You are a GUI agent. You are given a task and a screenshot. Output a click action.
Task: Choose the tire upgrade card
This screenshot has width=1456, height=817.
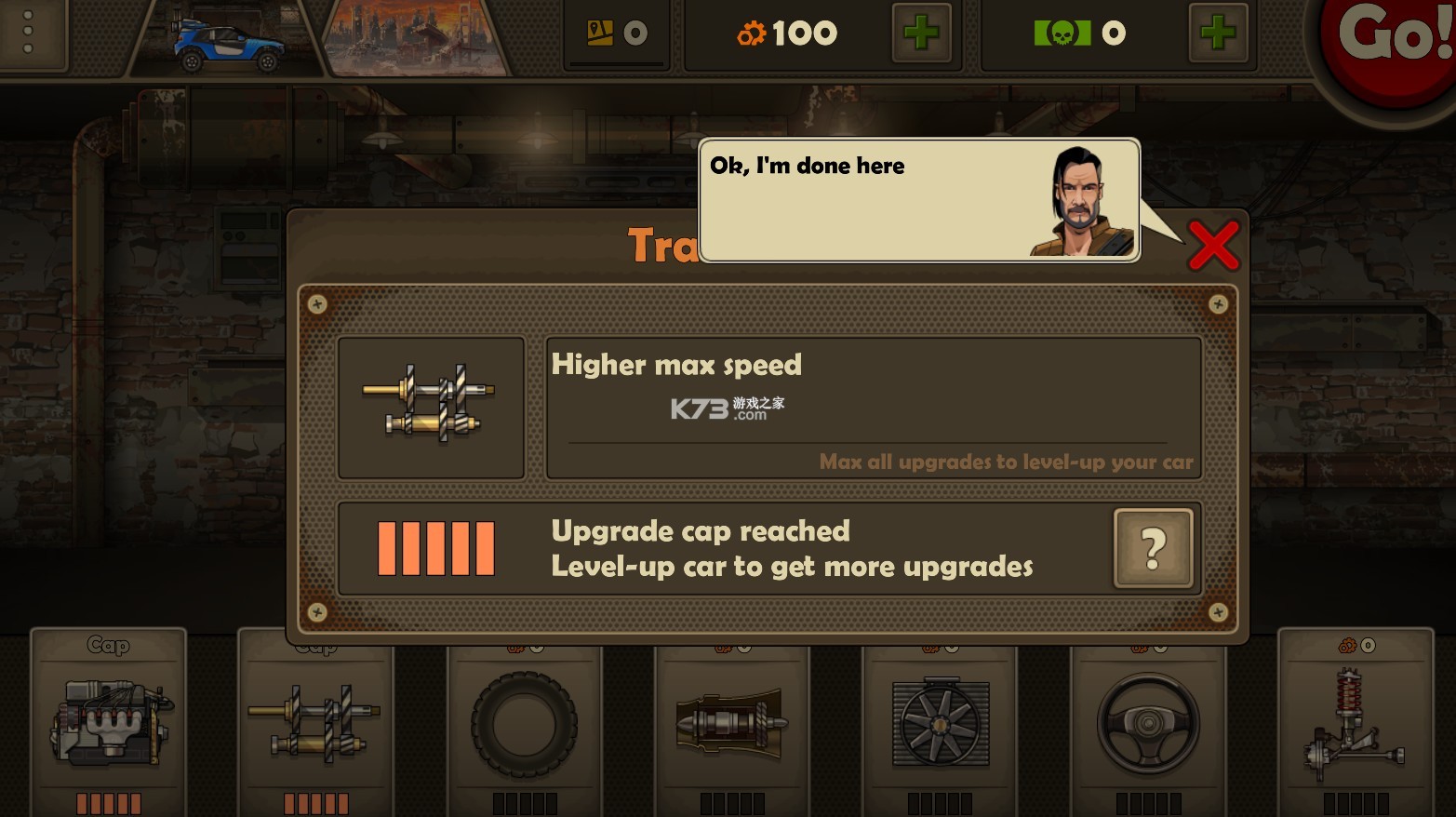(524, 723)
